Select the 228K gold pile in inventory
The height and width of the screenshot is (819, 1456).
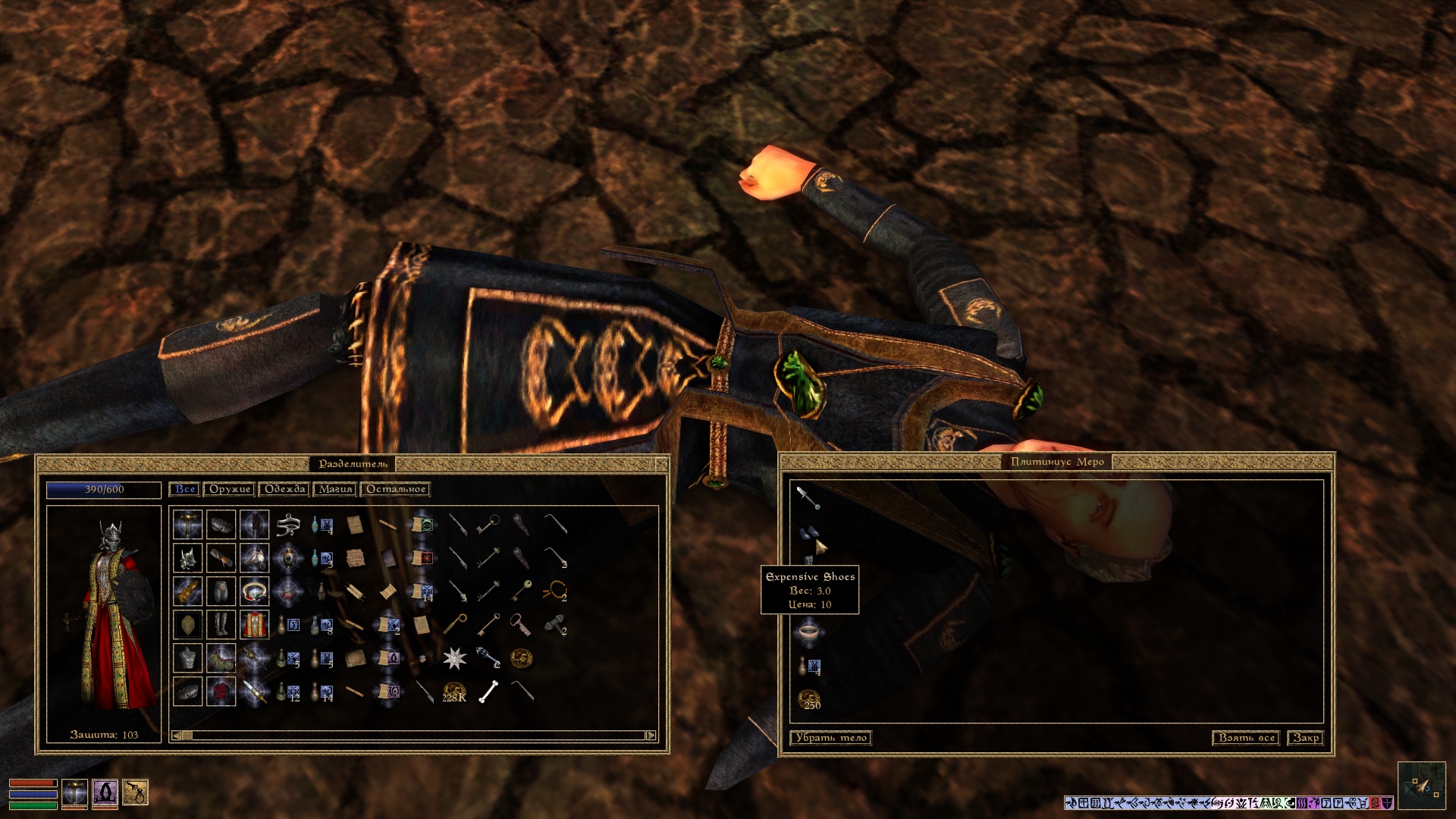[x=454, y=692]
